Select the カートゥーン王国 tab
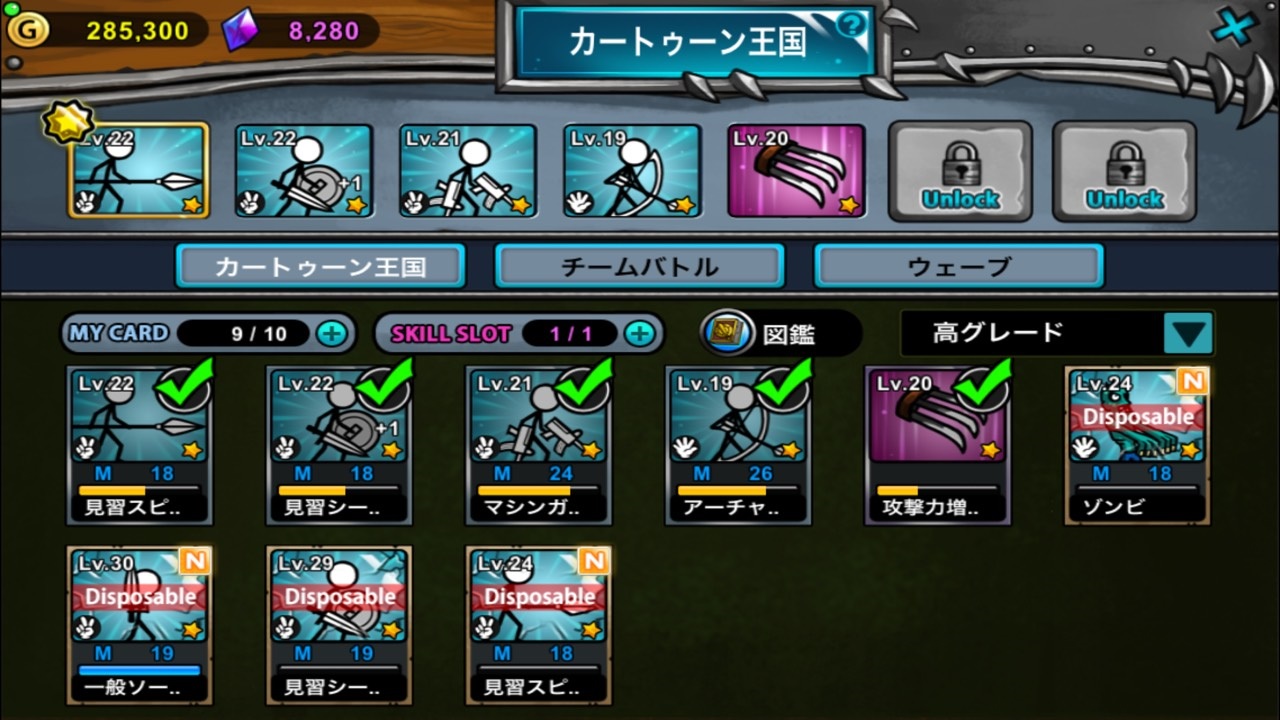 click(x=320, y=264)
